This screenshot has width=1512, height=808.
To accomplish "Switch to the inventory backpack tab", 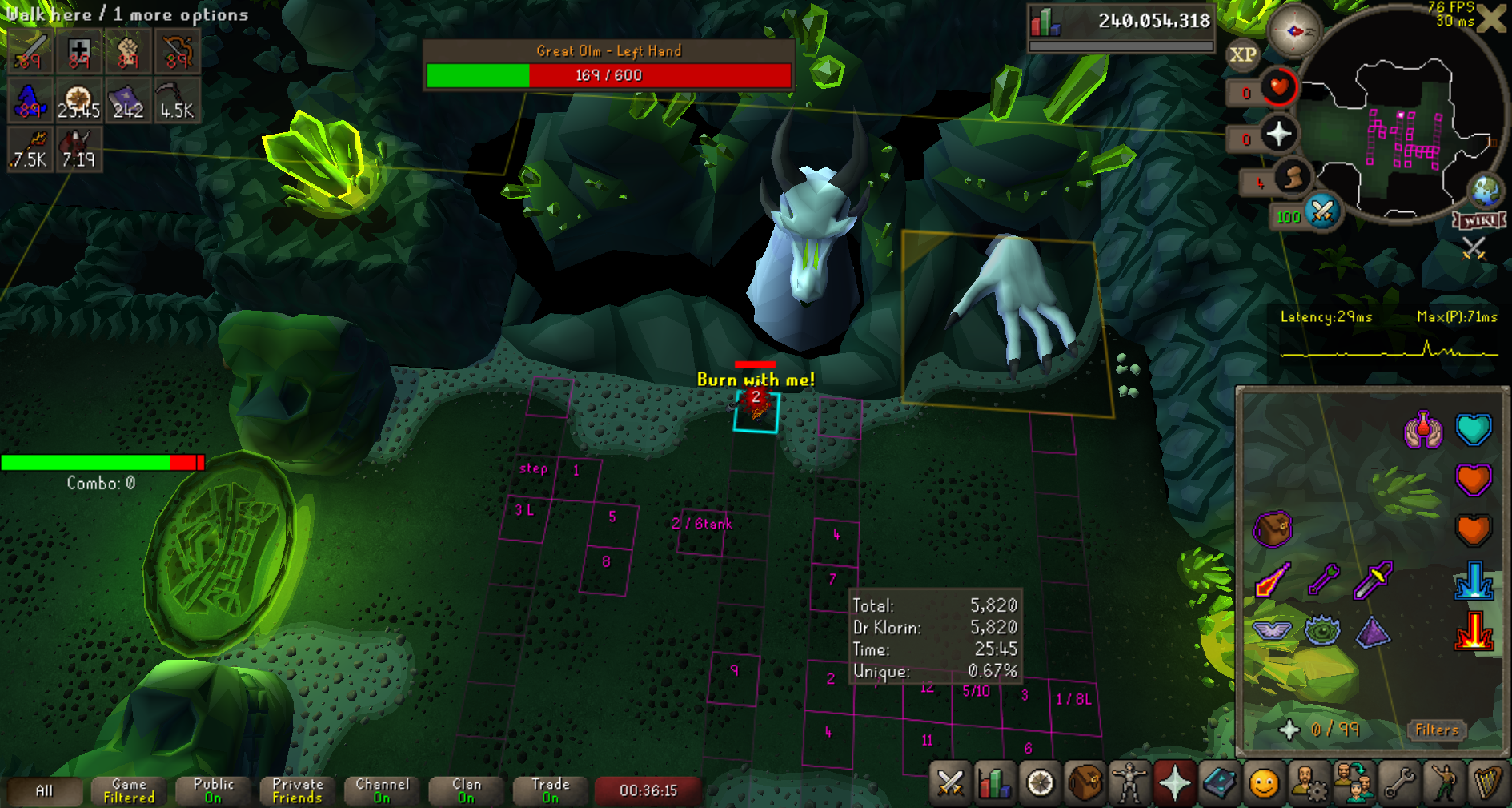I will pyautogui.click(x=1085, y=783).
